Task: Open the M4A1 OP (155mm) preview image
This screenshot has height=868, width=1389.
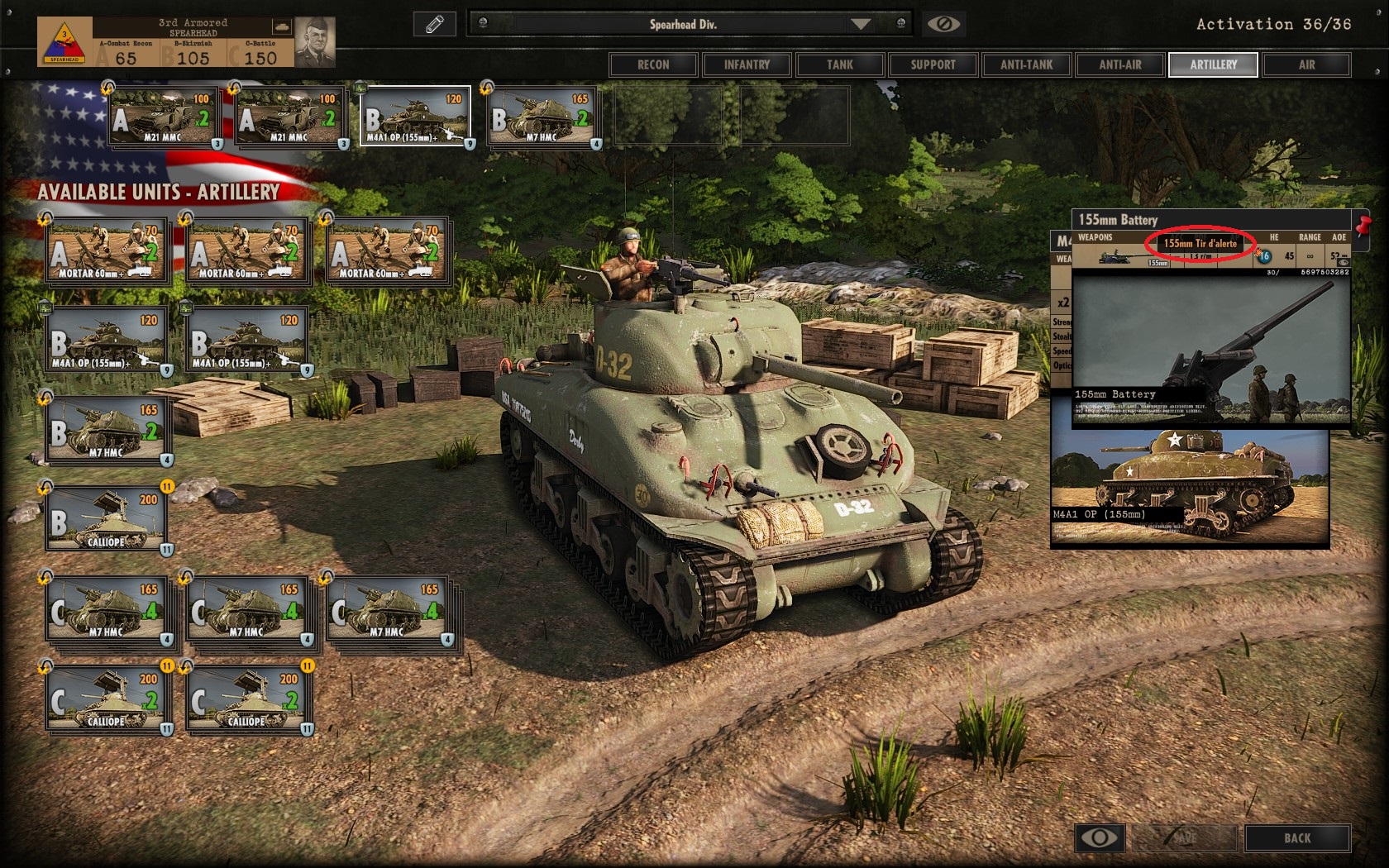Action: tap(1189, 488)
